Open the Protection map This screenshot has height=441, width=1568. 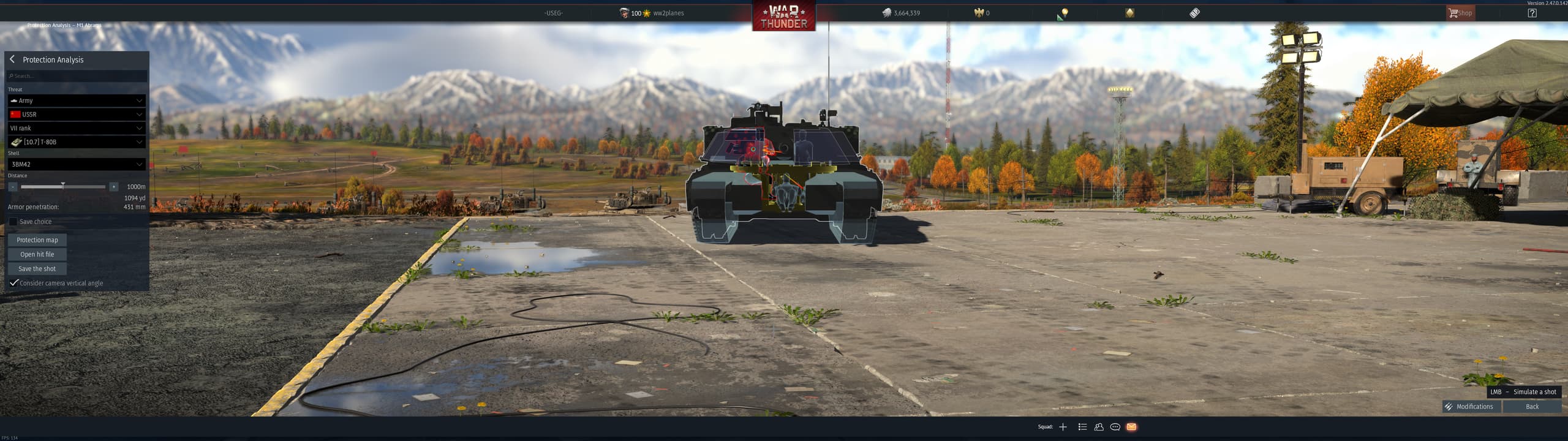[37, 240]
